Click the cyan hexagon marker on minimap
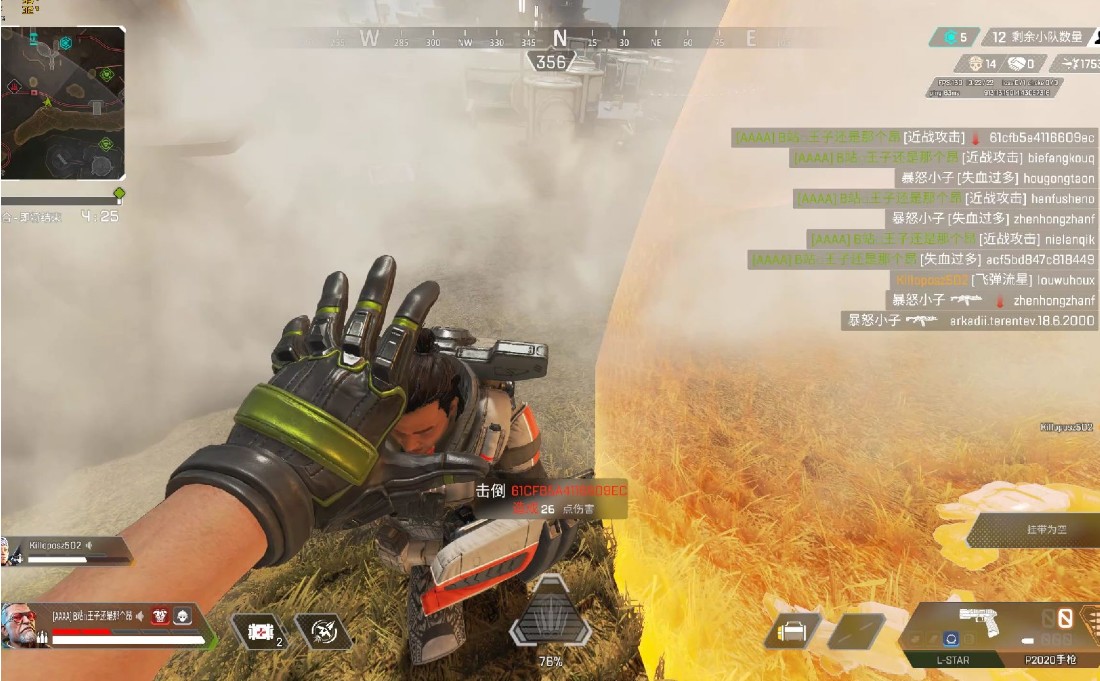 (66, 43)
